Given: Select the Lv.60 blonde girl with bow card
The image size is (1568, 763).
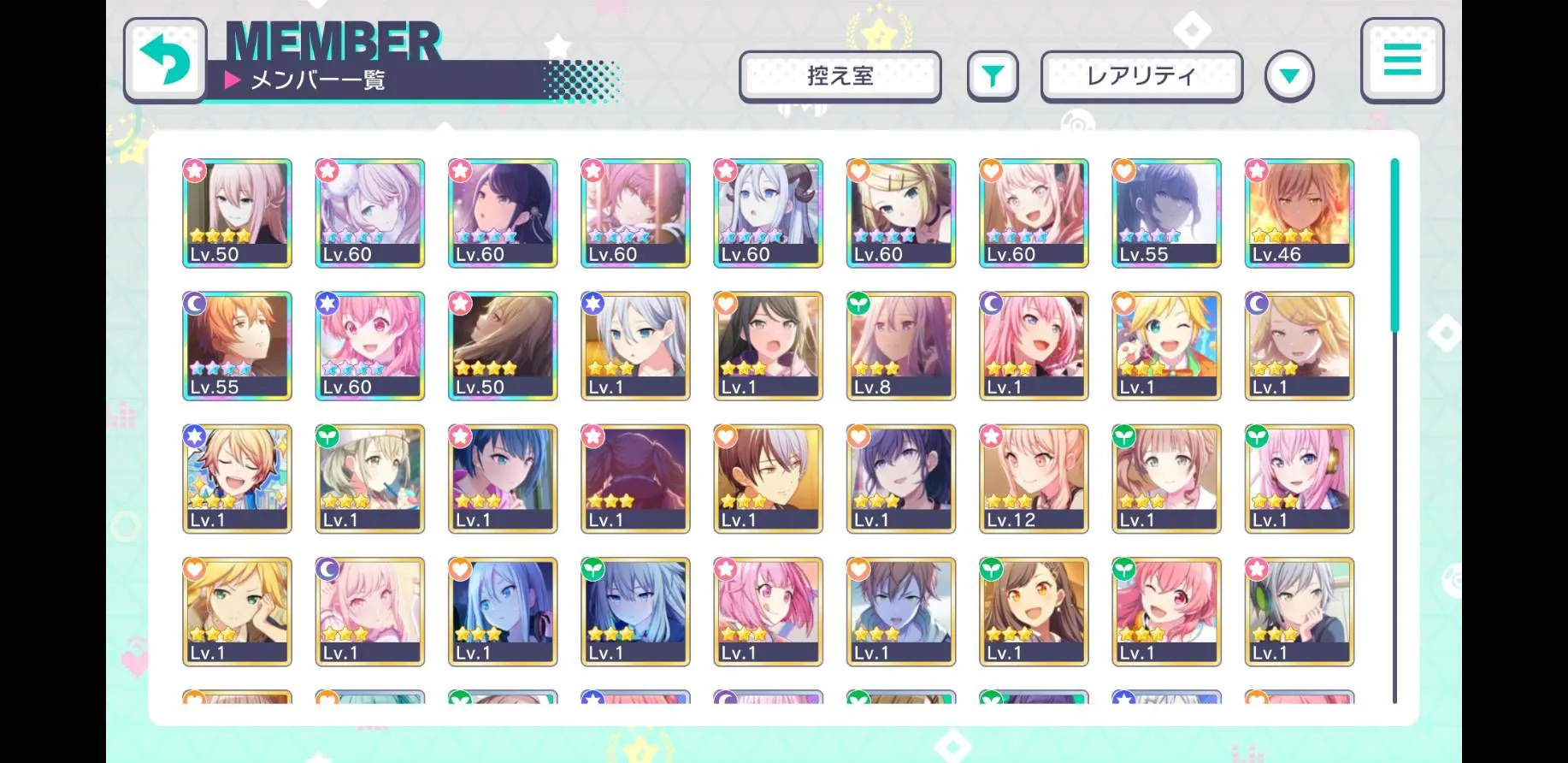Looking at the screenshot, I should tap(900, 213).
